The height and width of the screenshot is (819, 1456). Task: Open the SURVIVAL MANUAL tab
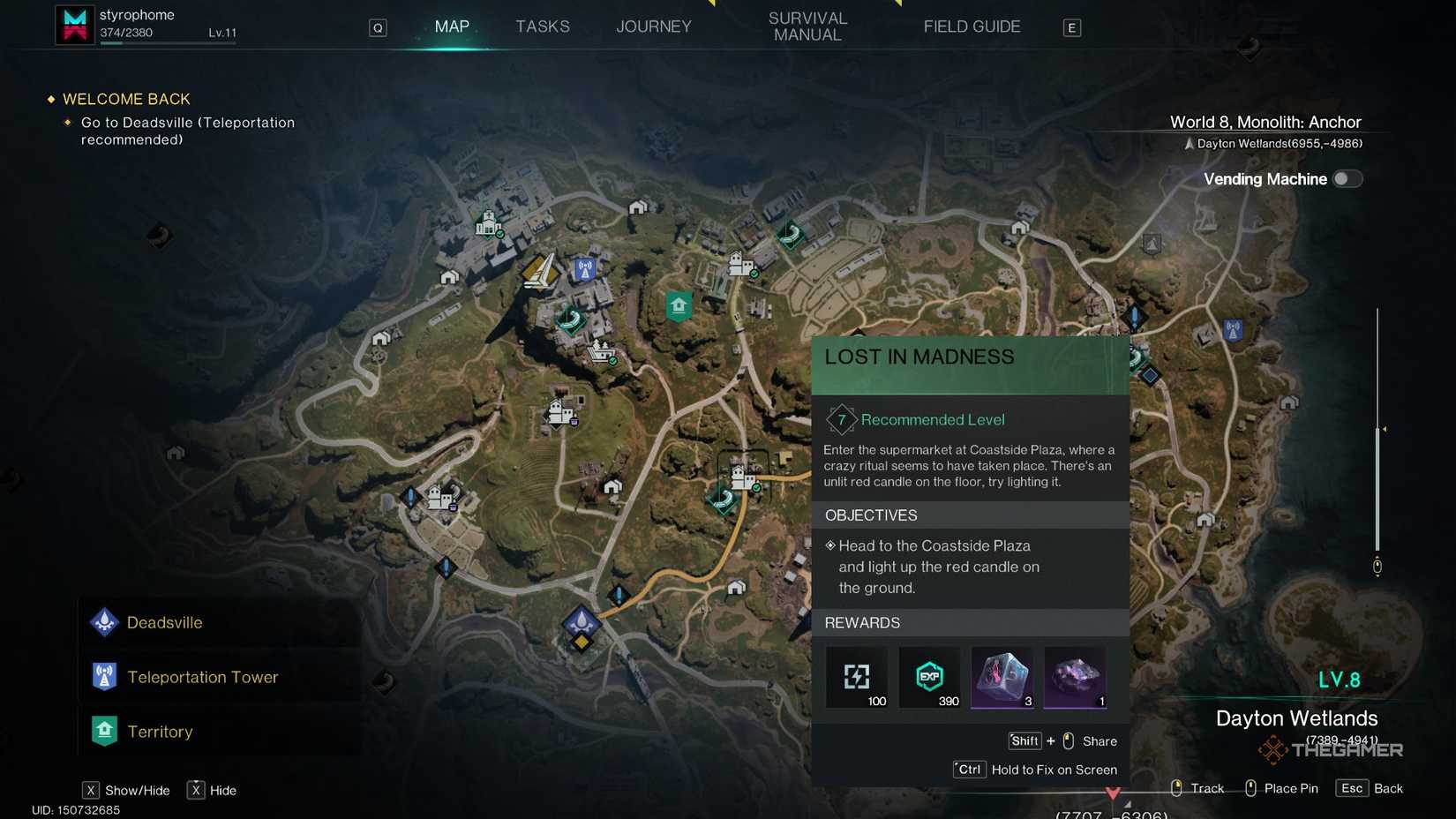pos(807,26)
